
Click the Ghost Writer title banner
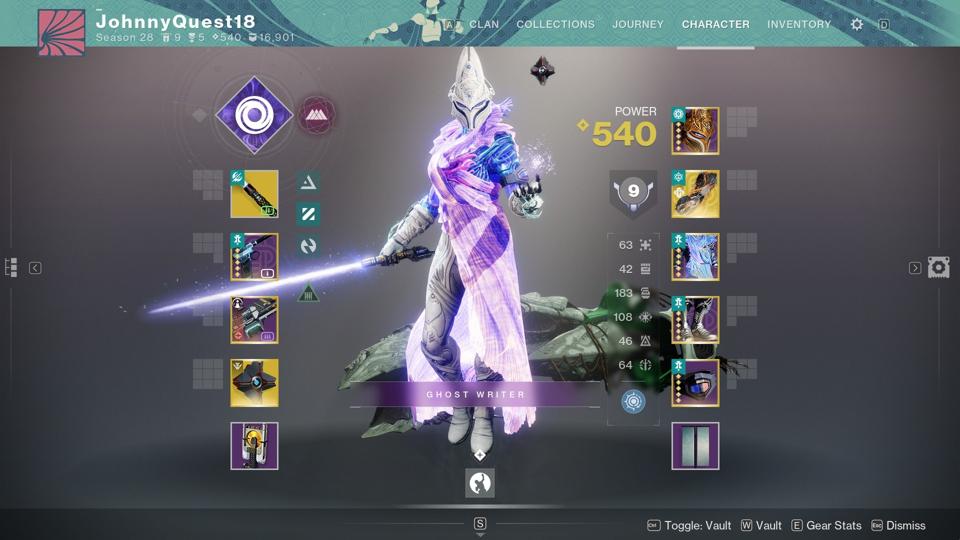476,394
